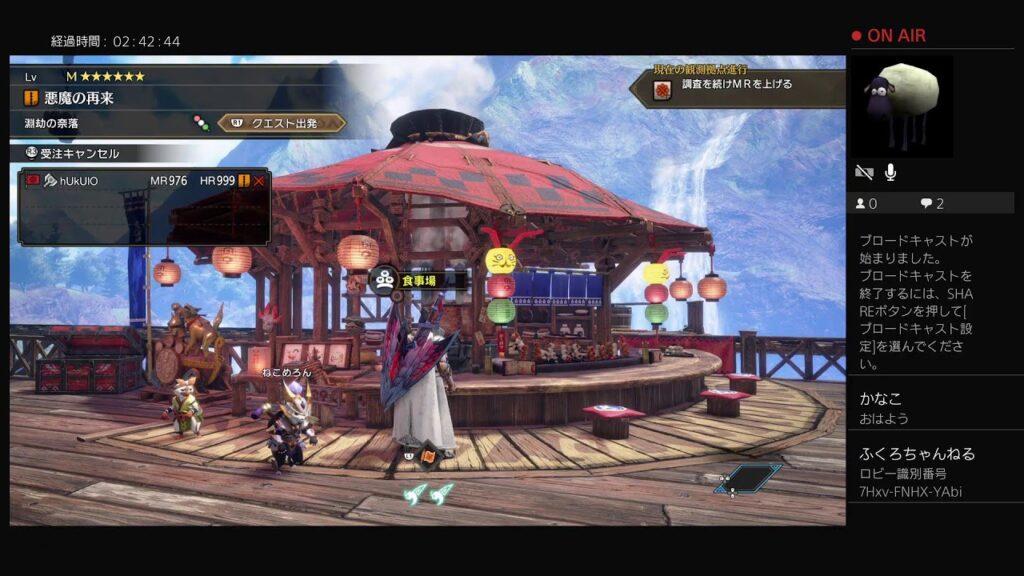Click the クエスト出発 quest departure button
The width and height of the screenshot is (1024, 576).
282,123
